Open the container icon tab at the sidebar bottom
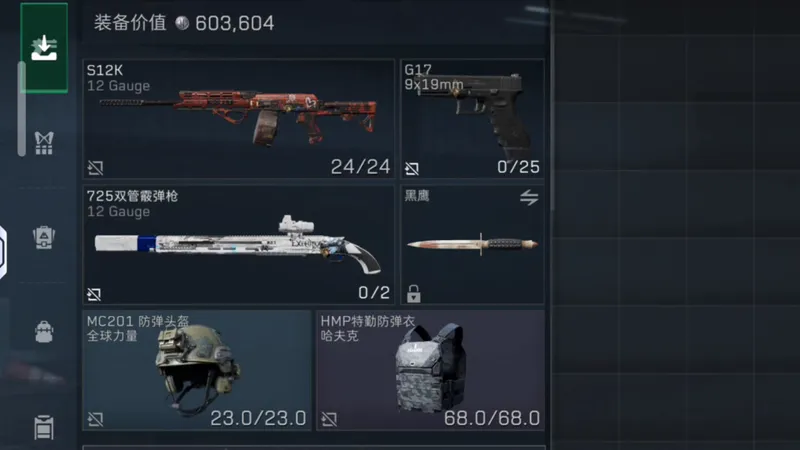The width and height of the screenshot is (800, 450). (x=44, y=427)
